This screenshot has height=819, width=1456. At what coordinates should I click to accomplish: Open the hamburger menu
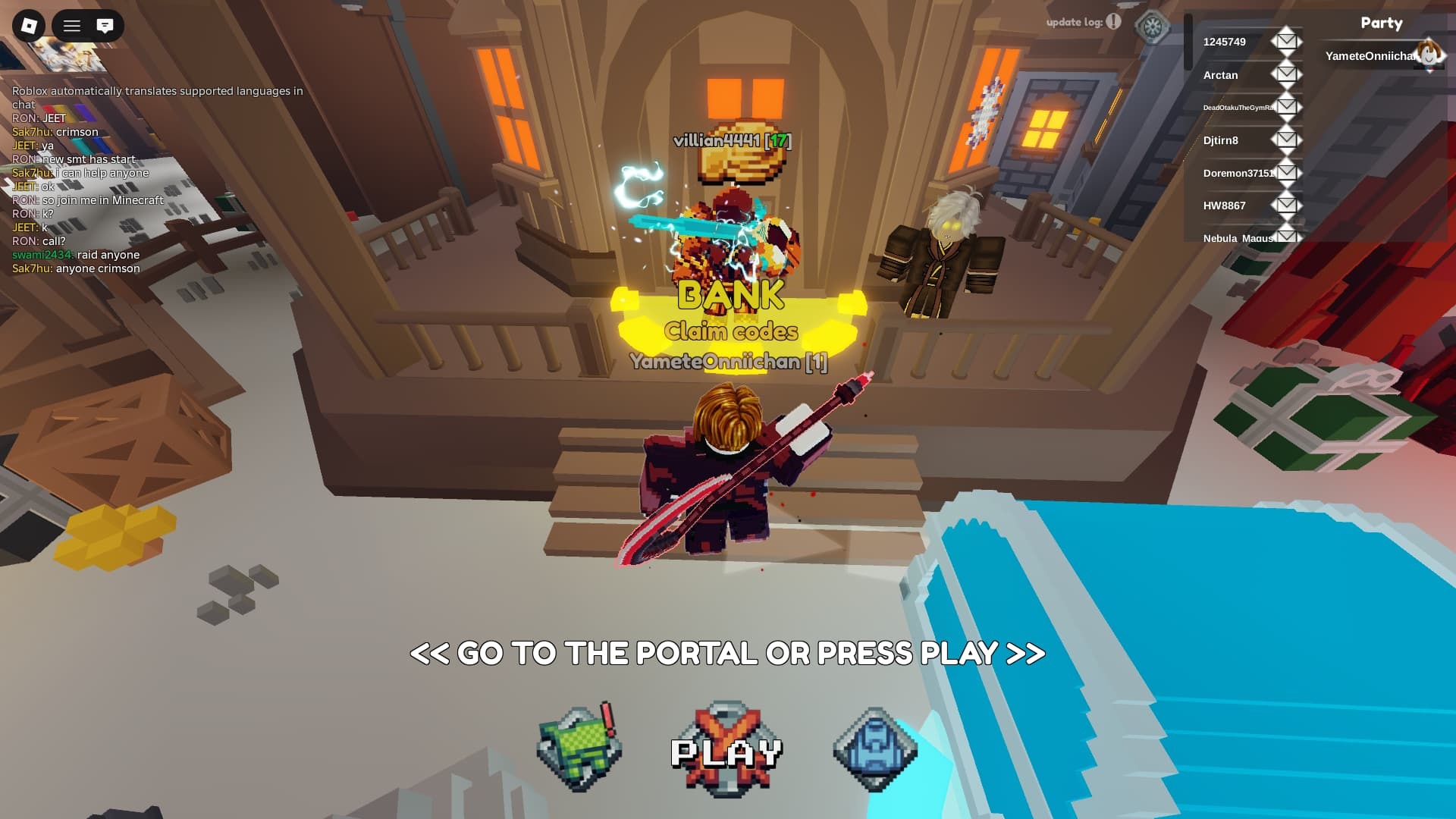click(72, 25)
